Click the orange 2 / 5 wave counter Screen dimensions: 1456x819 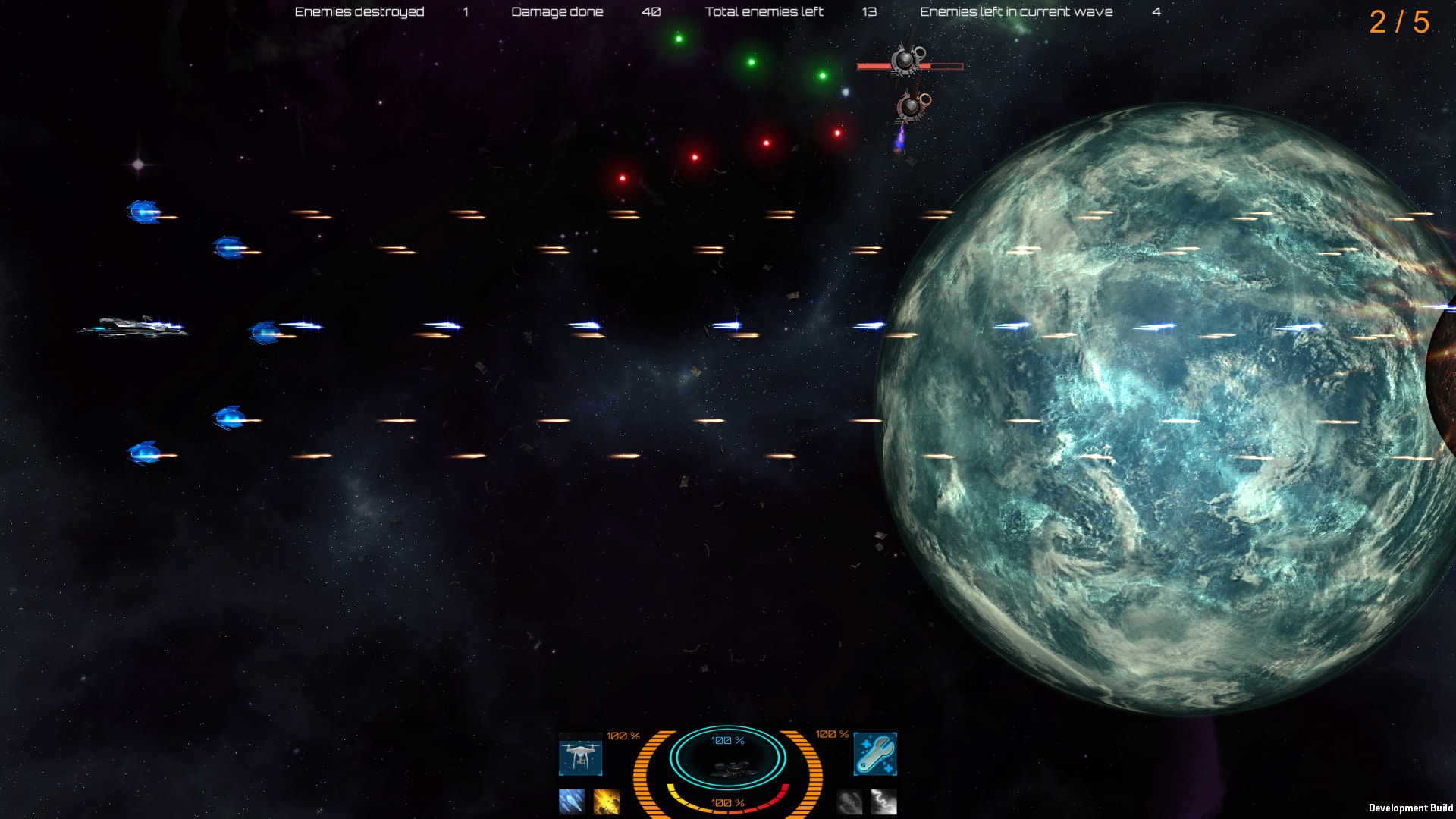(x=1400, y=23)
